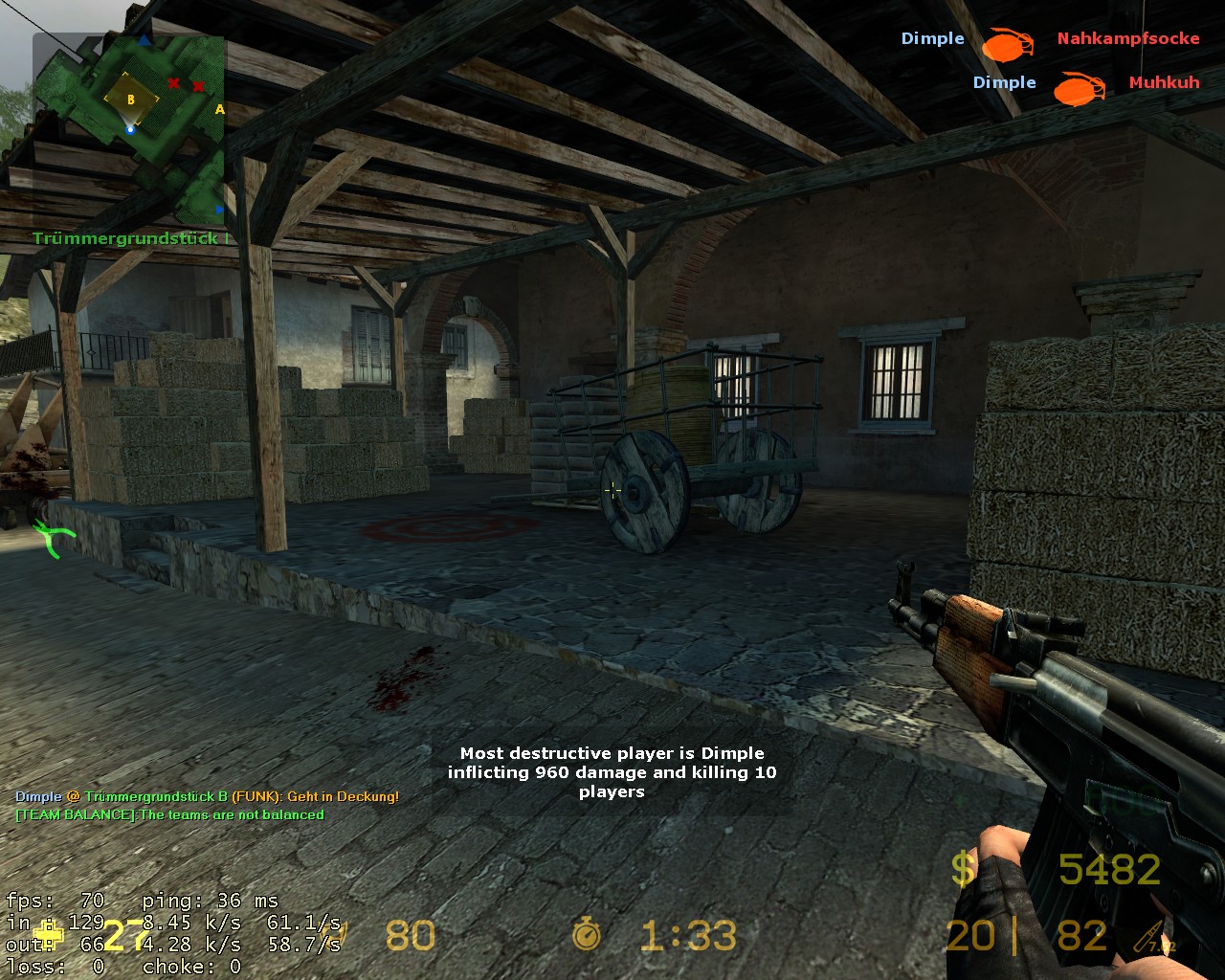Select Dimple's radio chat message
This screenshot has width=1225, height=980.
tap(207, 796)
